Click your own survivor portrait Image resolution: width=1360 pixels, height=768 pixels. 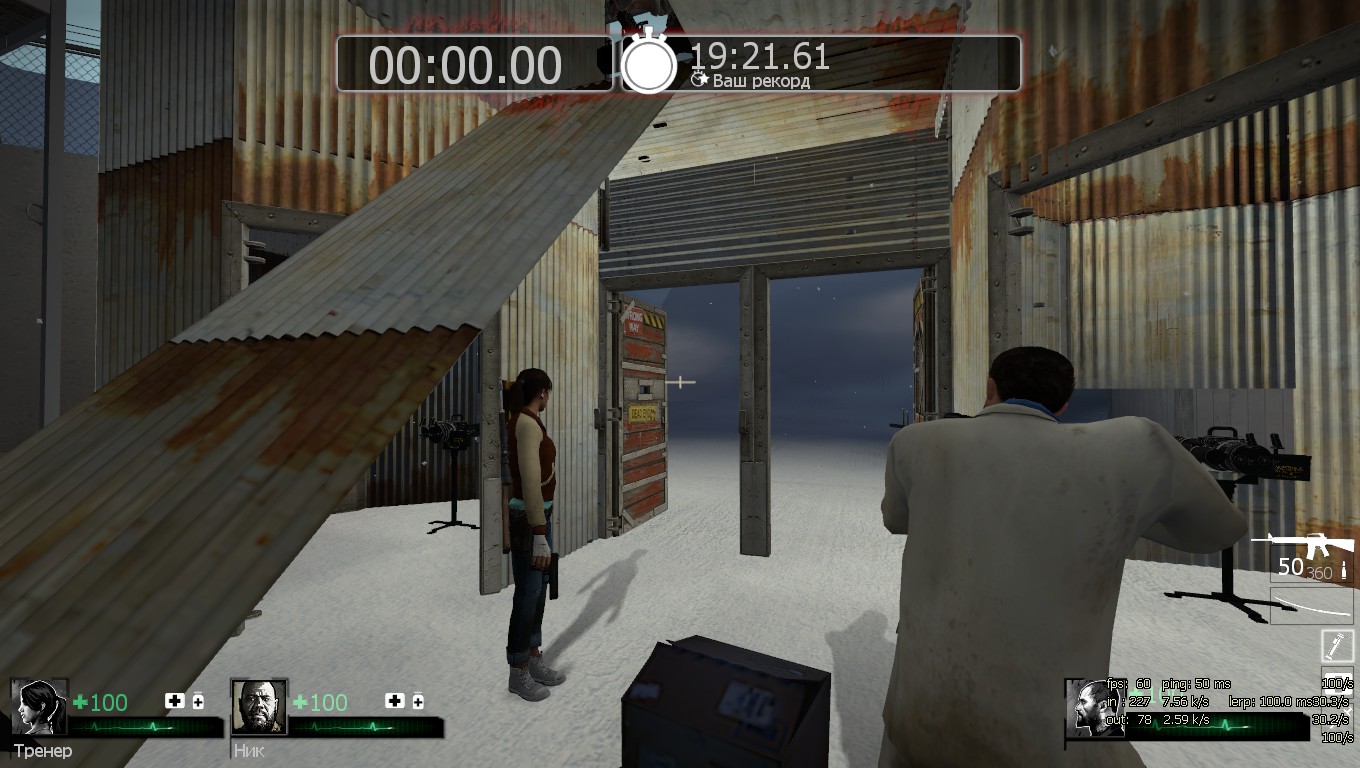(1092, 708)
